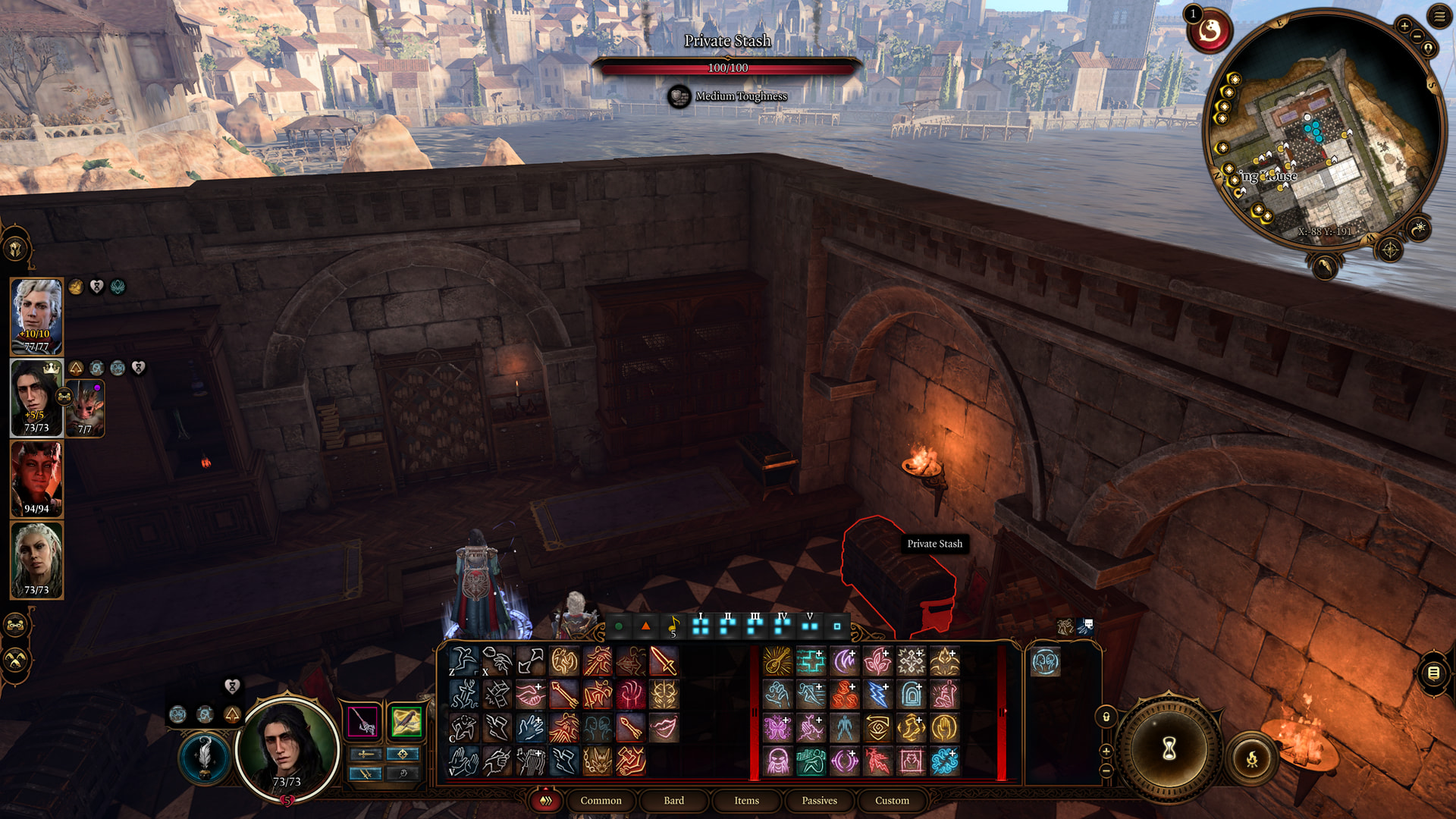
Task: Select the white-haired party member portrait
Action: [x=36, y=315]
